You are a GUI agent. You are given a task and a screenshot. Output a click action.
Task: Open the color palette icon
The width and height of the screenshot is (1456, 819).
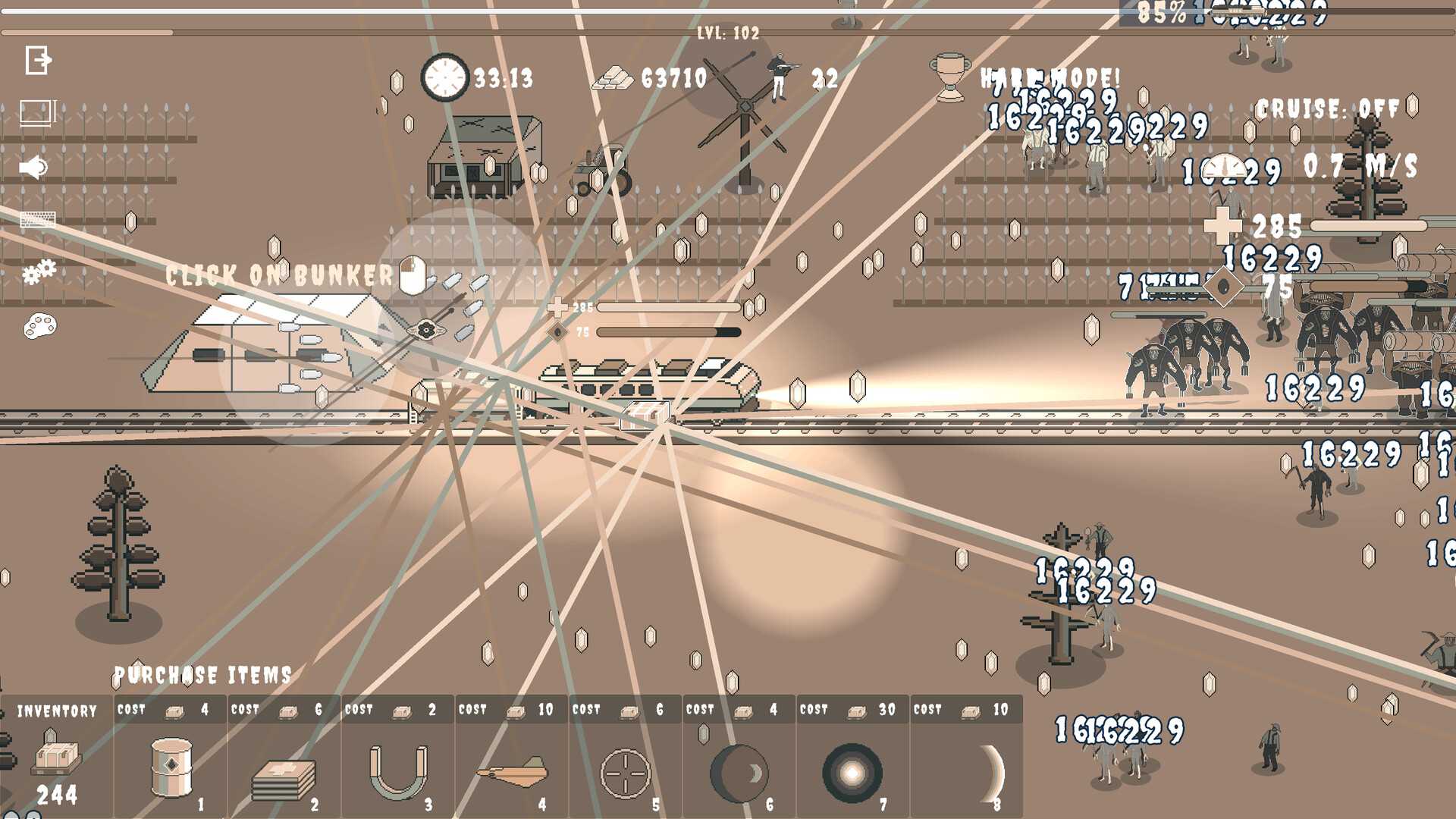39,327
